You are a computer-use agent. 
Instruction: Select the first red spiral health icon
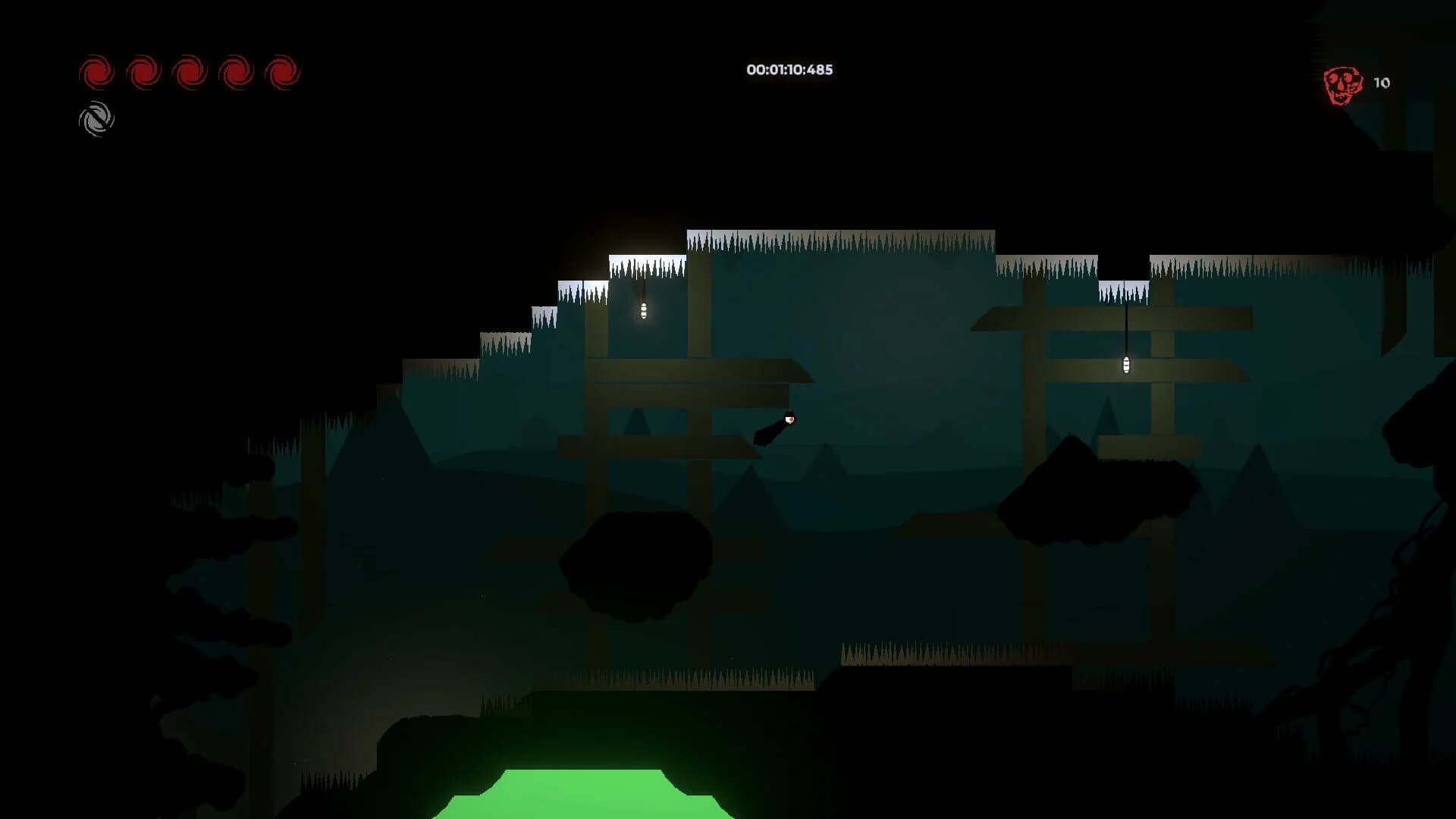[96, 73]
